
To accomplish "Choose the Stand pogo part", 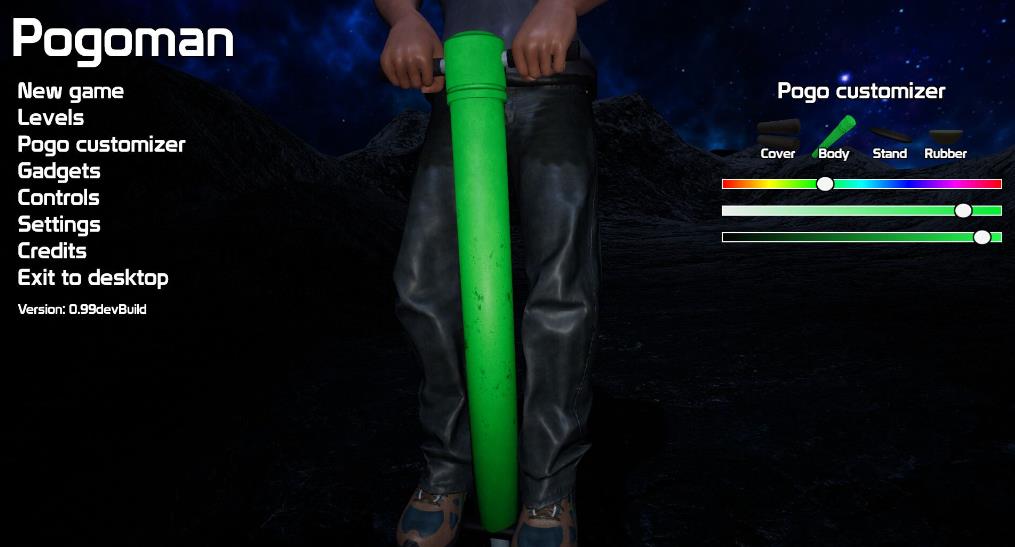I will pyautogui.click(x=889, y=140).
